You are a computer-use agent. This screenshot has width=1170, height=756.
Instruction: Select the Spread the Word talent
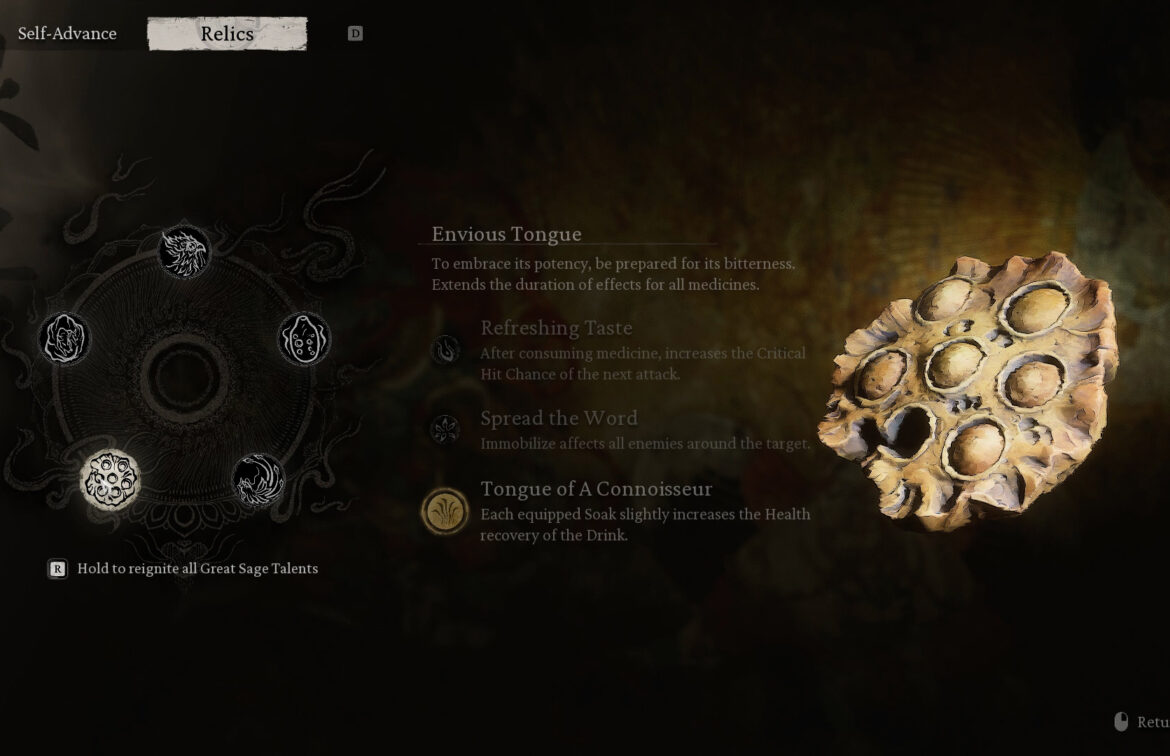coord(446,430)
